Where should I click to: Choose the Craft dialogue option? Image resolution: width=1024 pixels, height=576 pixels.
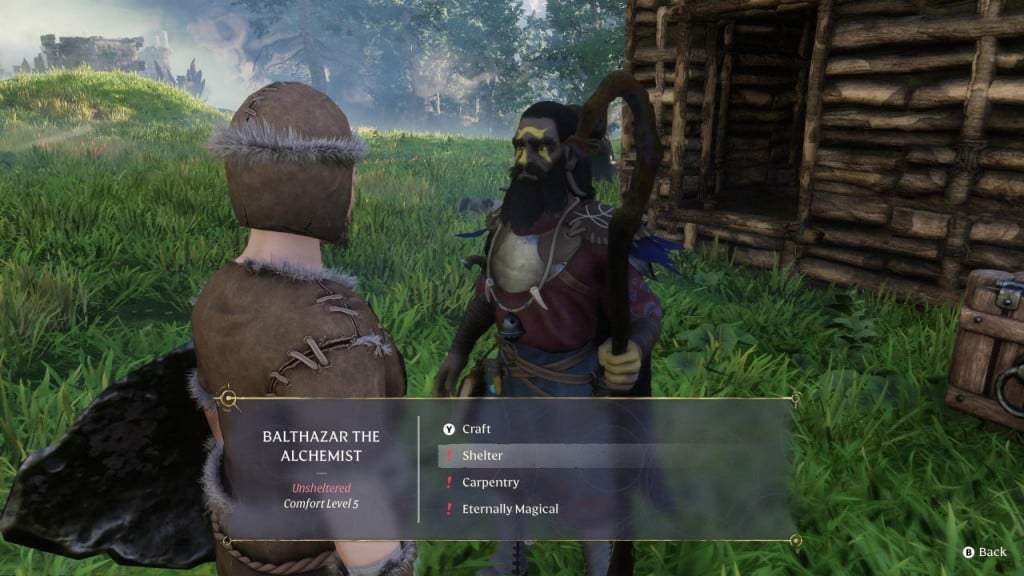click(x=476, y=429)
